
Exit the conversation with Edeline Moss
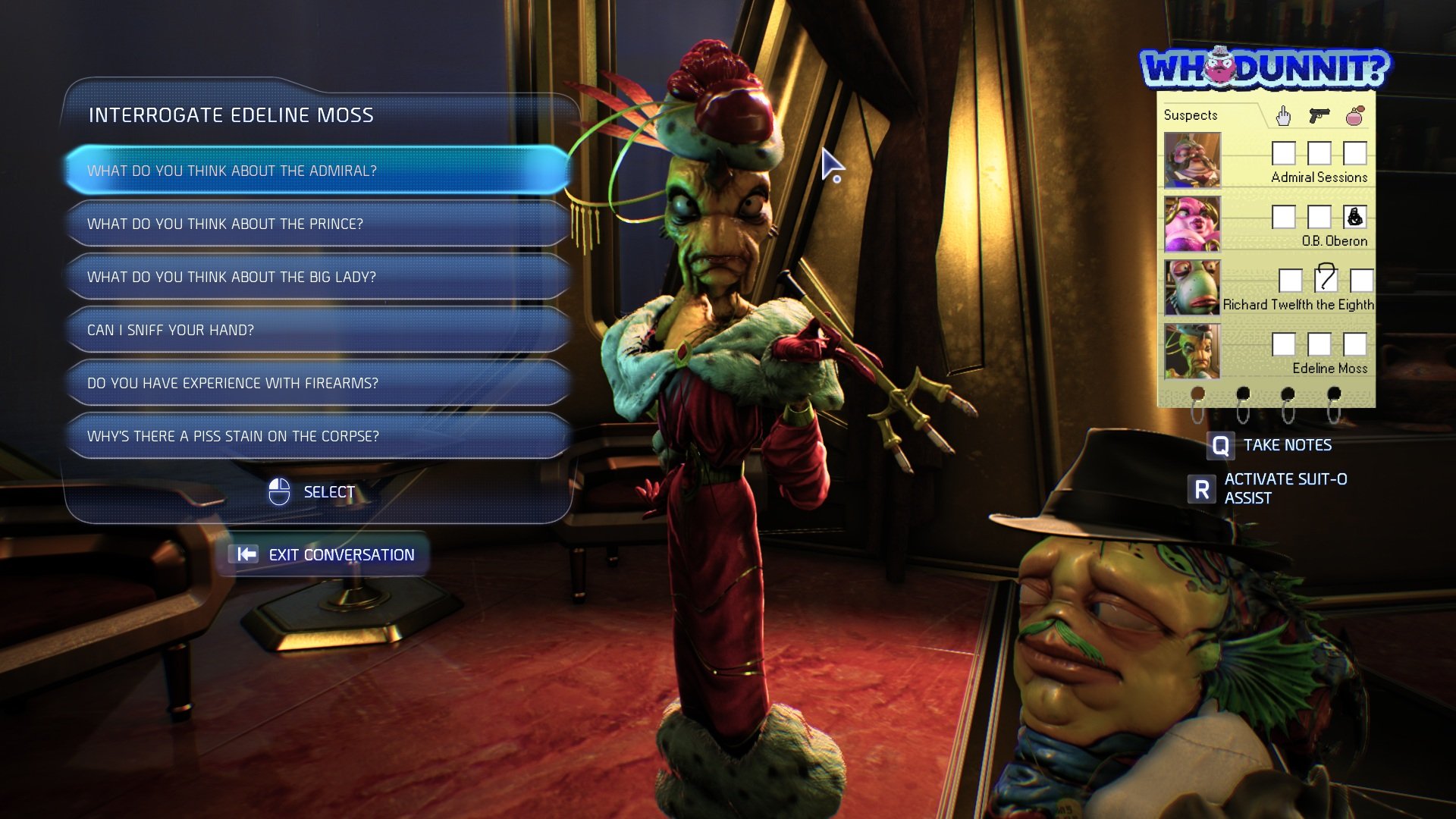(327, 554)
